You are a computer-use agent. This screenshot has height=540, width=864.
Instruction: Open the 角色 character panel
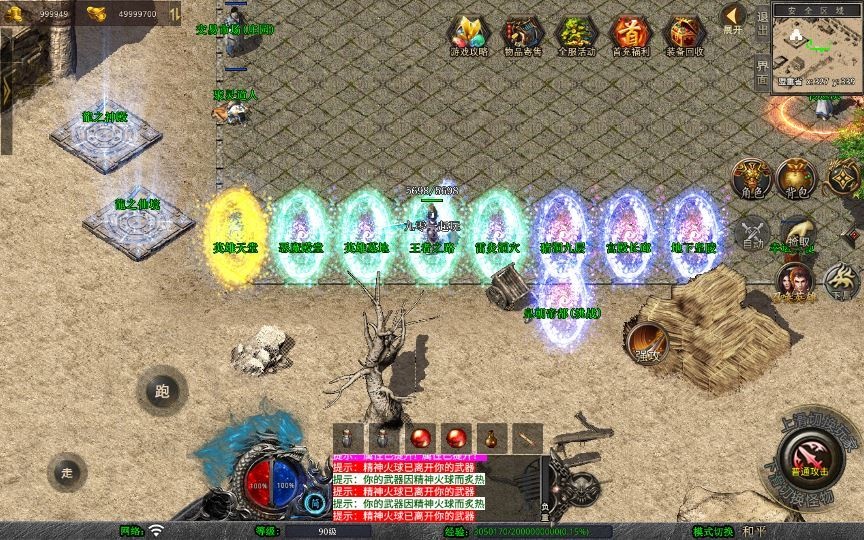click(752, 177)
